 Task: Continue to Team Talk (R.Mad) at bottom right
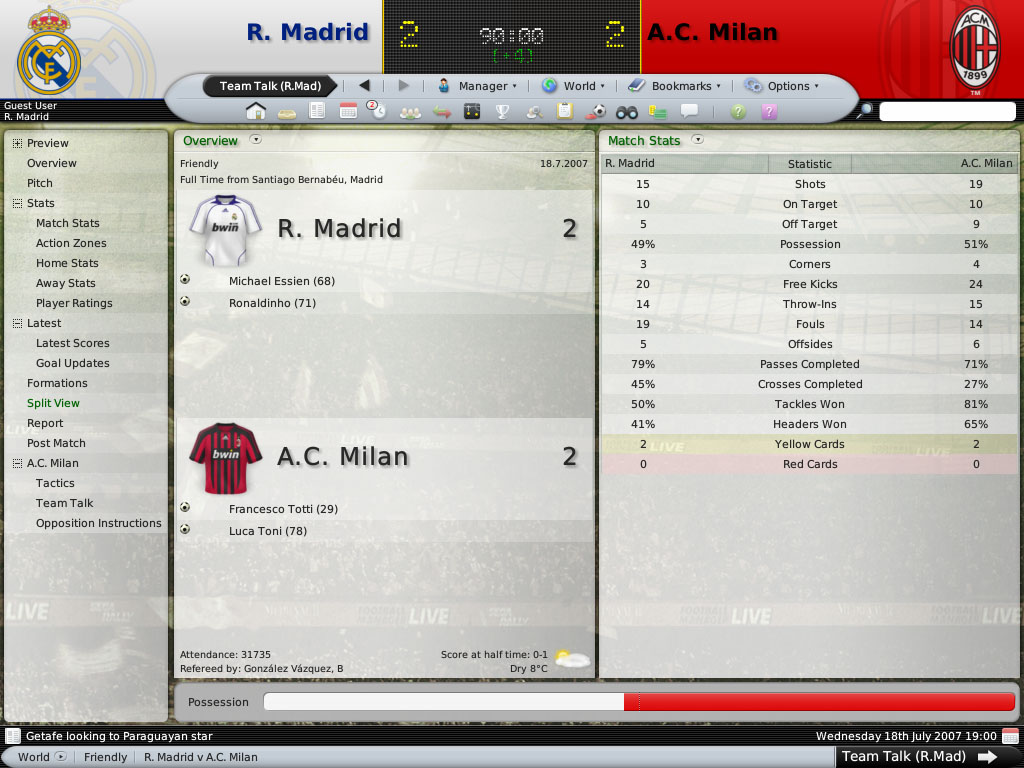pyautogui.click(x=918, y=756)
